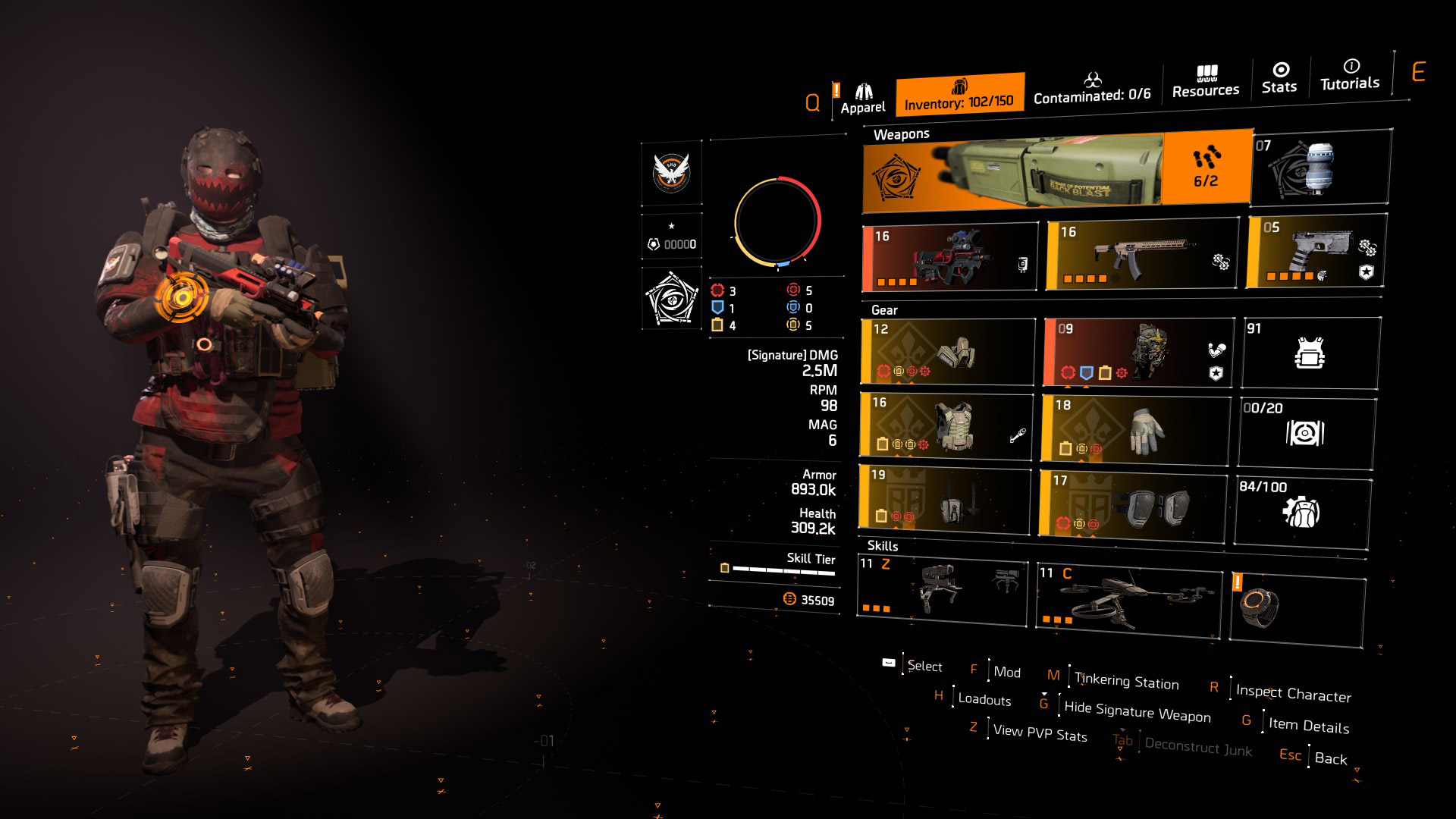
Task: Open the Tutorials tab
Action: [1350, 74]
